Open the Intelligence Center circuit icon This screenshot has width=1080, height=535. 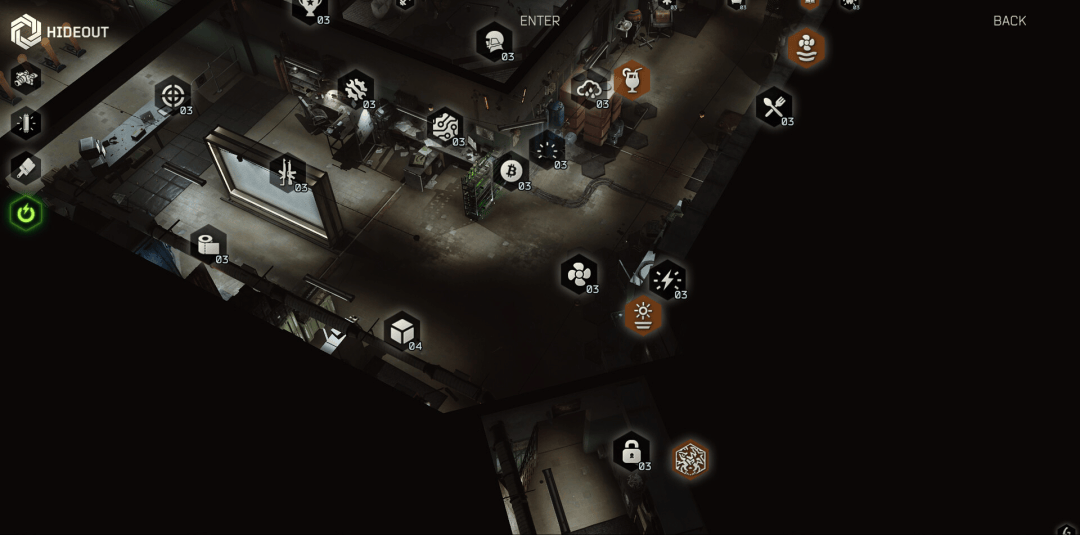coord(444,127)
